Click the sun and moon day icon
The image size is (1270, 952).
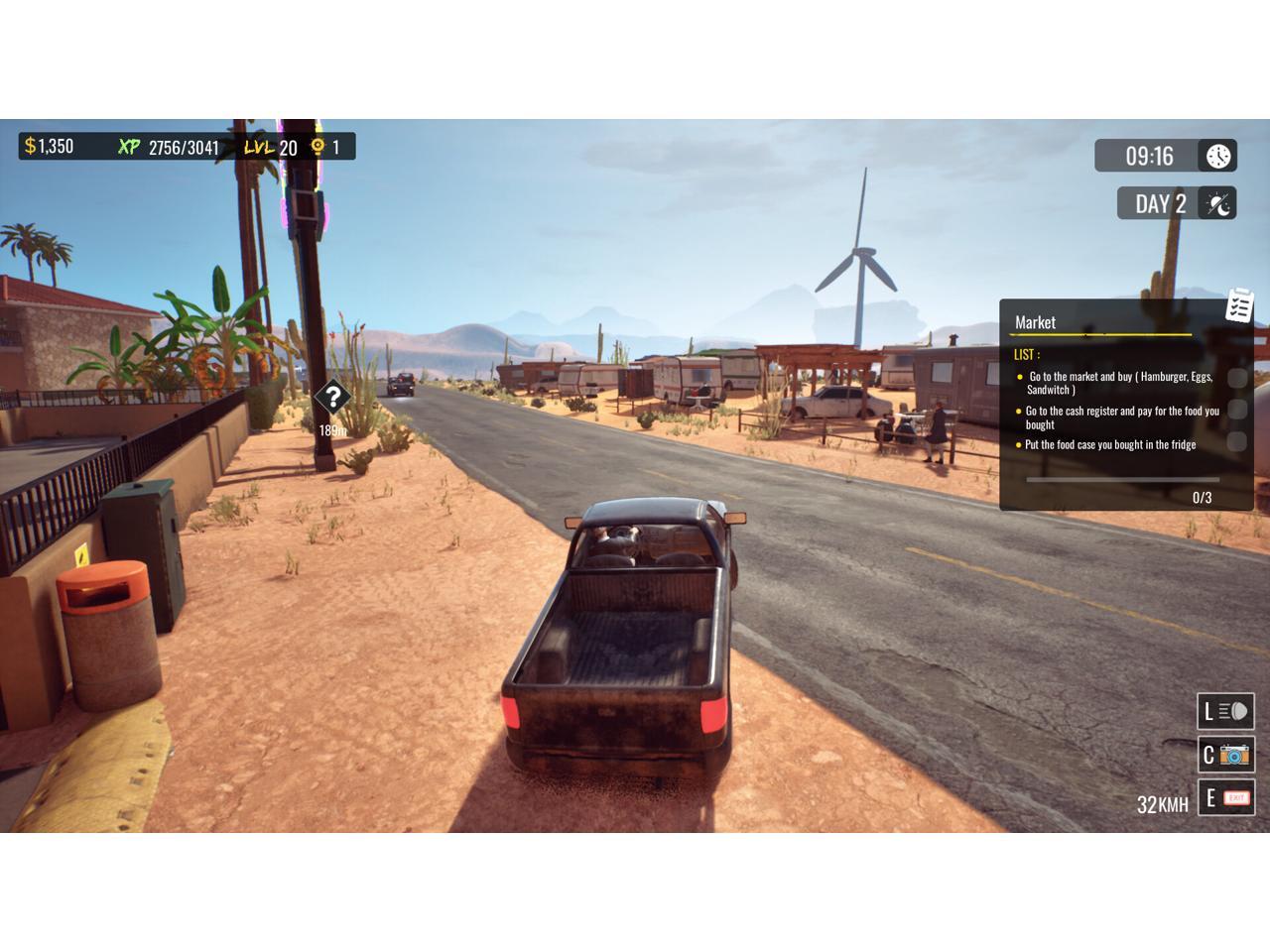[x=1218, y=204]
